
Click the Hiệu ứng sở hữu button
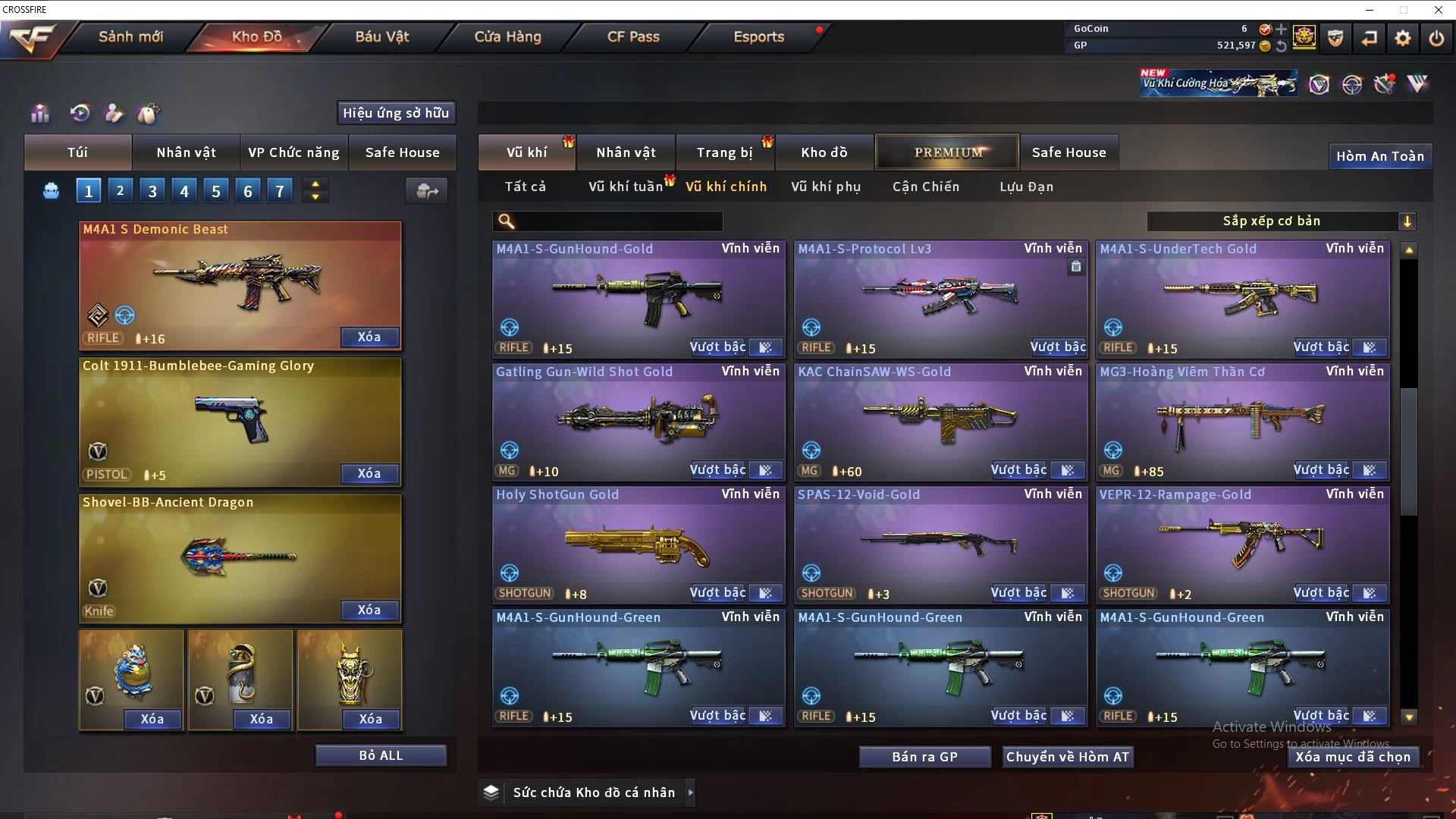tap(396, 113)
